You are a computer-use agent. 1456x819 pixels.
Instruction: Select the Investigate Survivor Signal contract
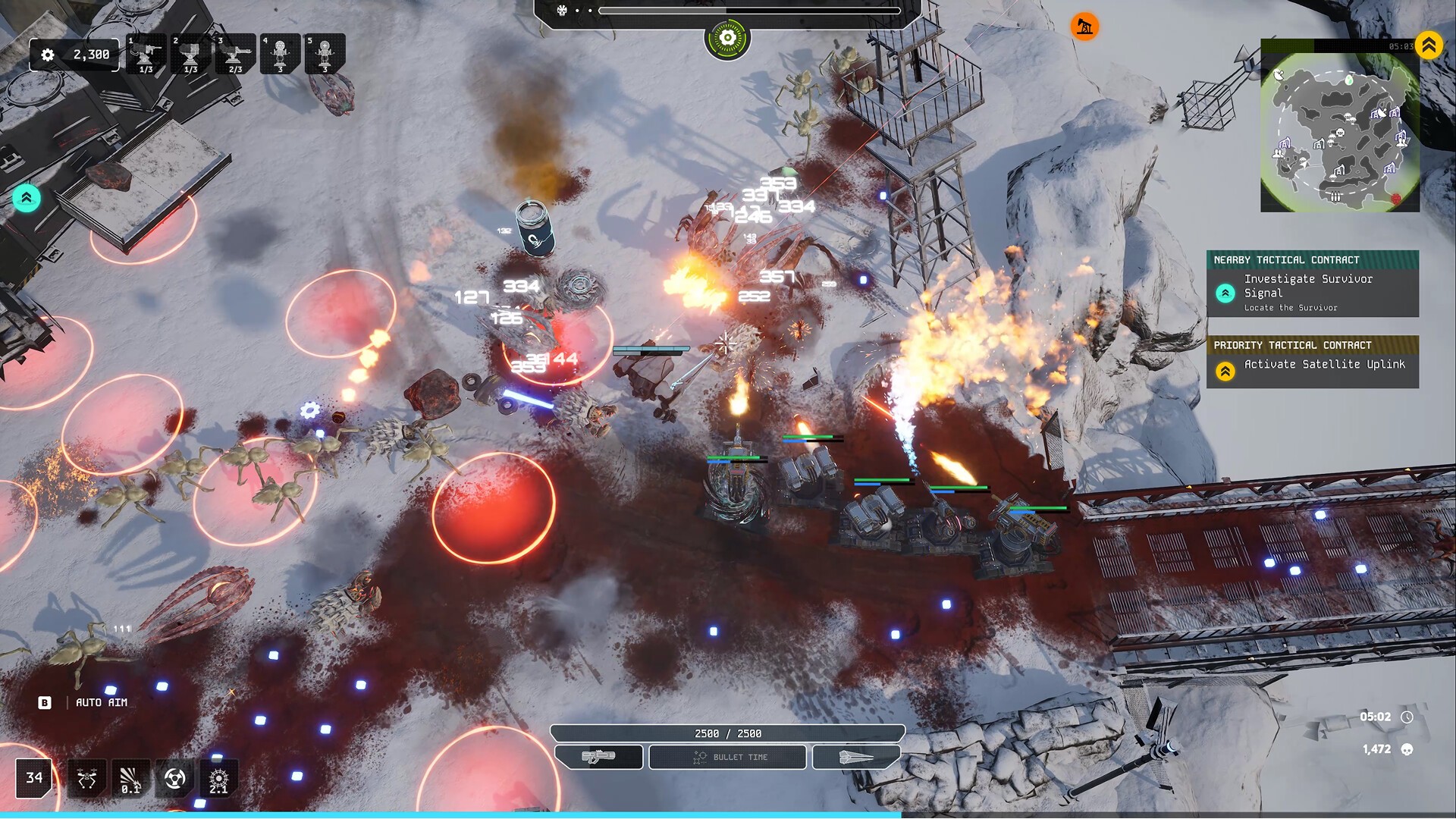[x=1312, y=292]
